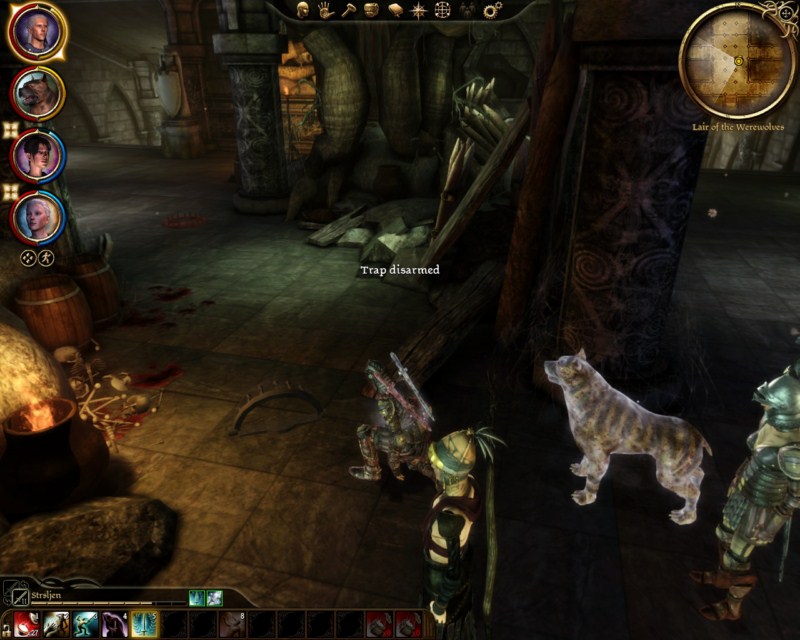
Task: Open the skills hand icon
Action: pyautogui.click(x=325, y=10)
